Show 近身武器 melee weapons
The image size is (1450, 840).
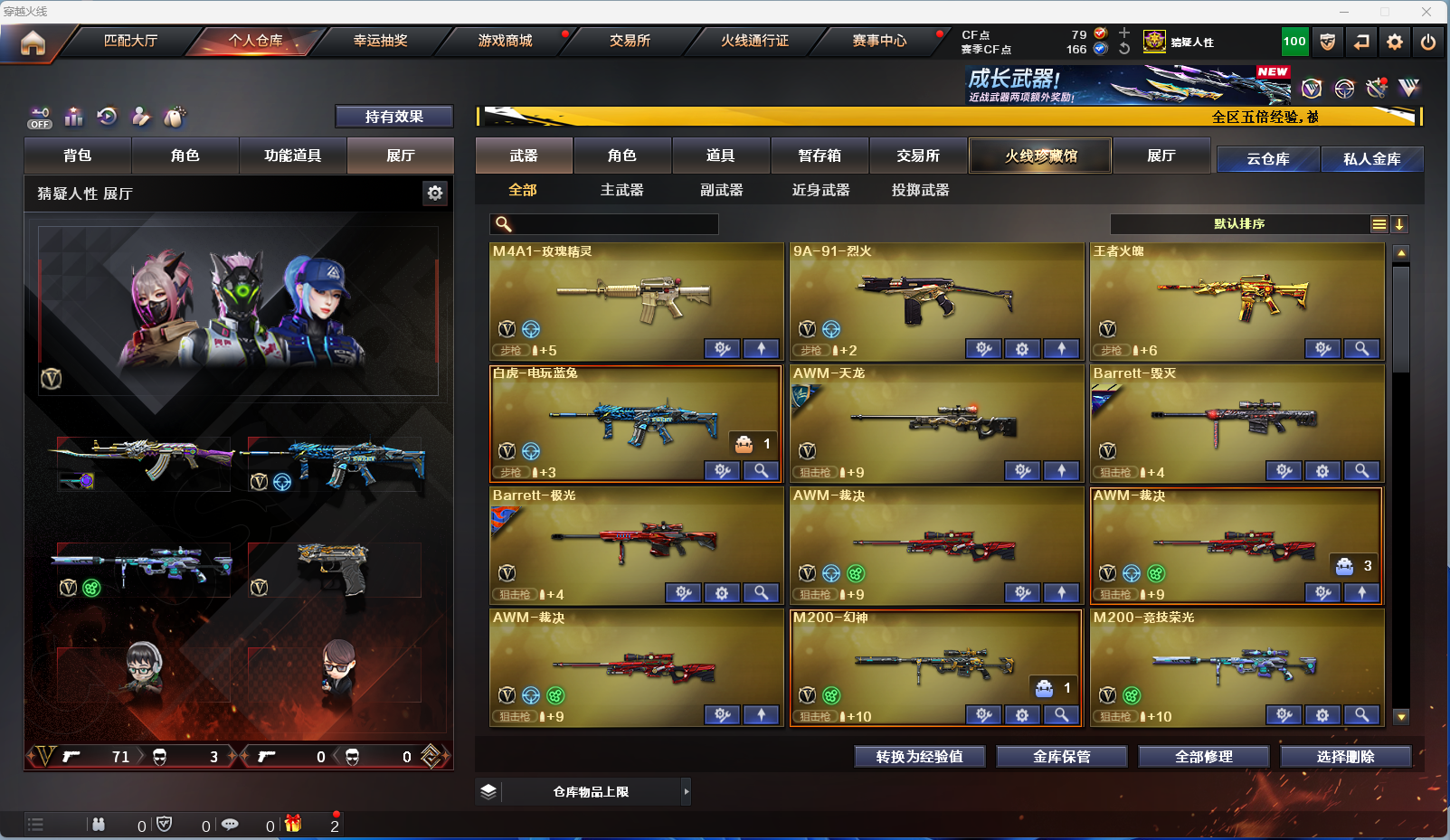pos(820,190)
